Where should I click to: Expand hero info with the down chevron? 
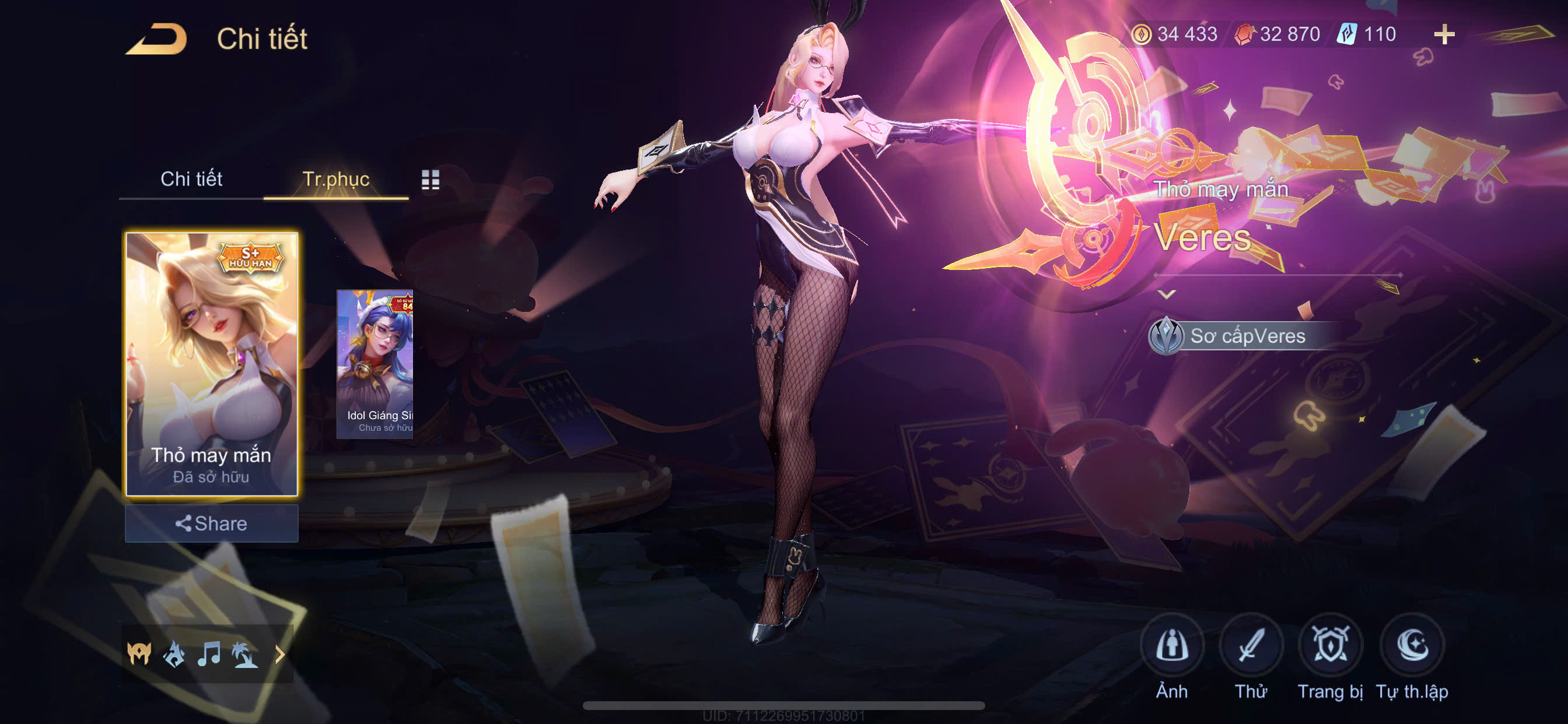pyautogui.click(x=1166, y=294)
